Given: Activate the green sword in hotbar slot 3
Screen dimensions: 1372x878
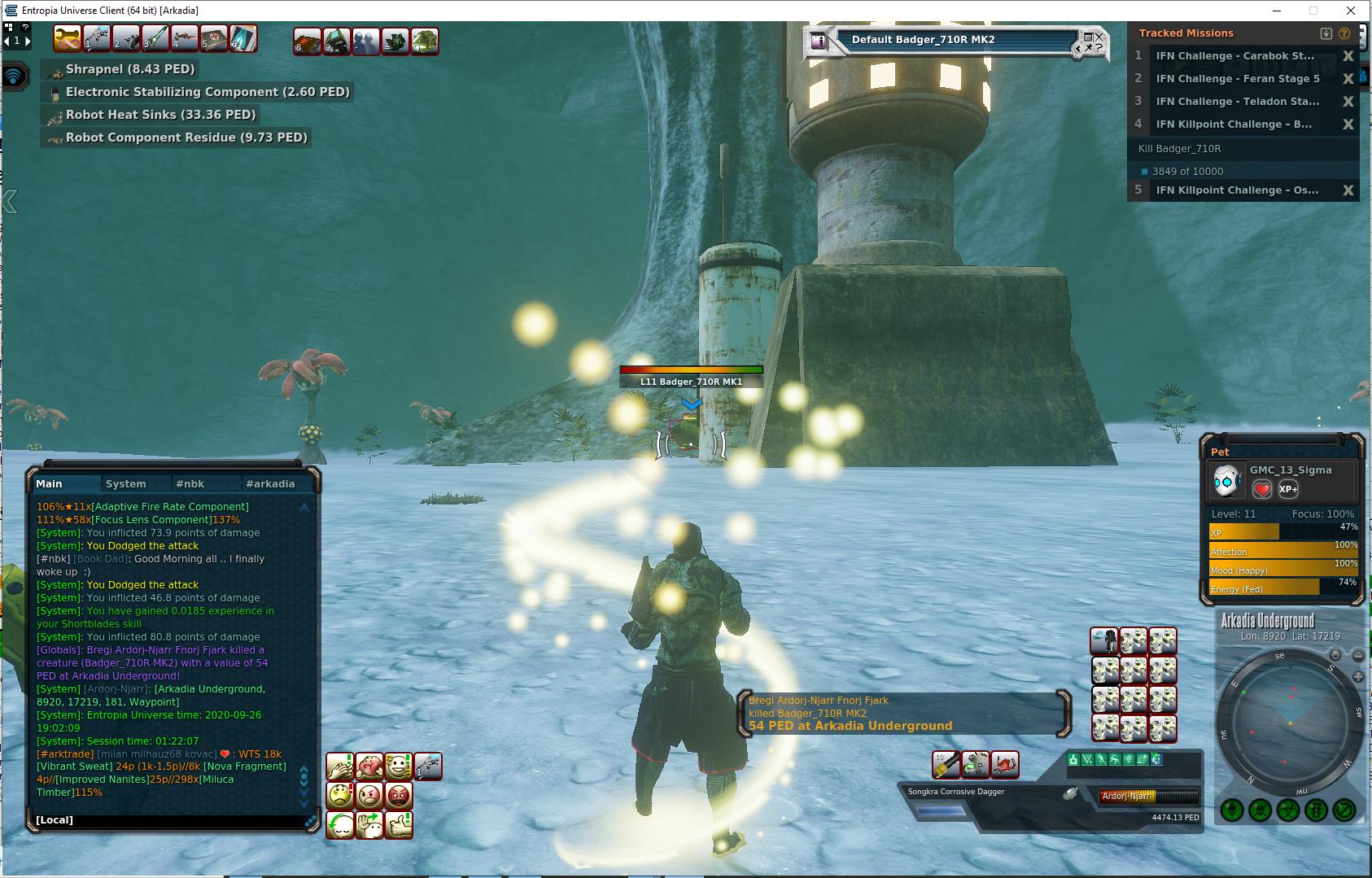Looking at the screenshot, I should [155, 39].
